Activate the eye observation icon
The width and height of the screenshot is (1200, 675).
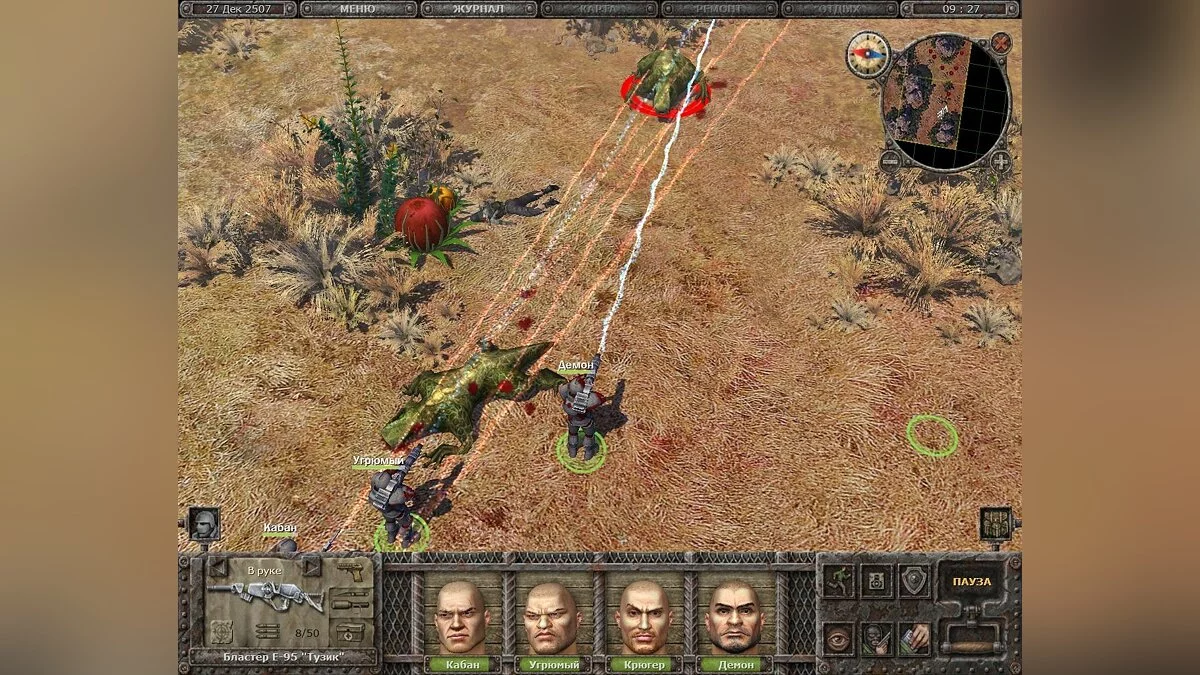pos(837,637)
